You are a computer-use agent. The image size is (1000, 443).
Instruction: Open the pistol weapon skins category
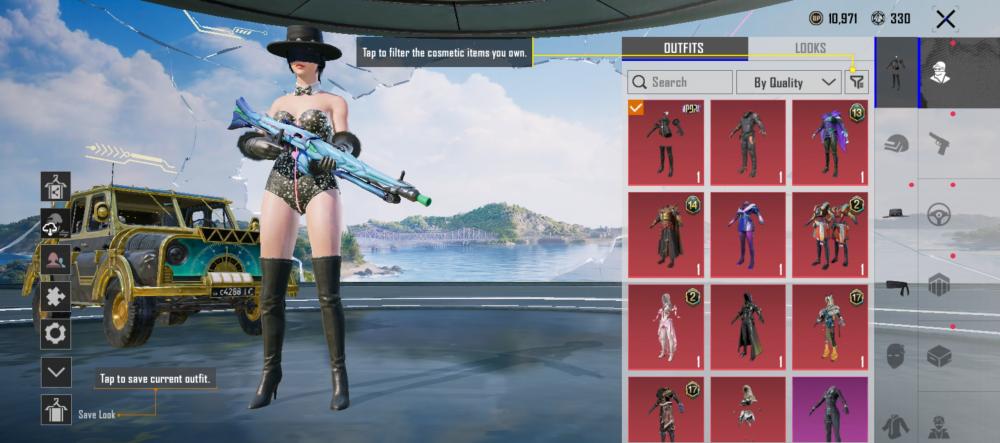tap(939, 144)
